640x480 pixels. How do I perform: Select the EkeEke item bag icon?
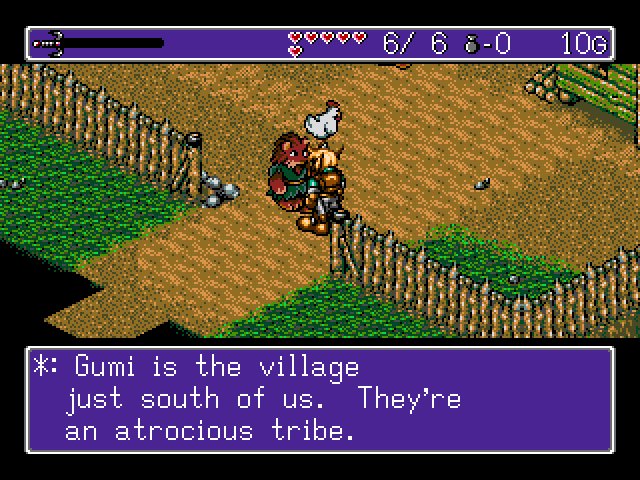472,43
